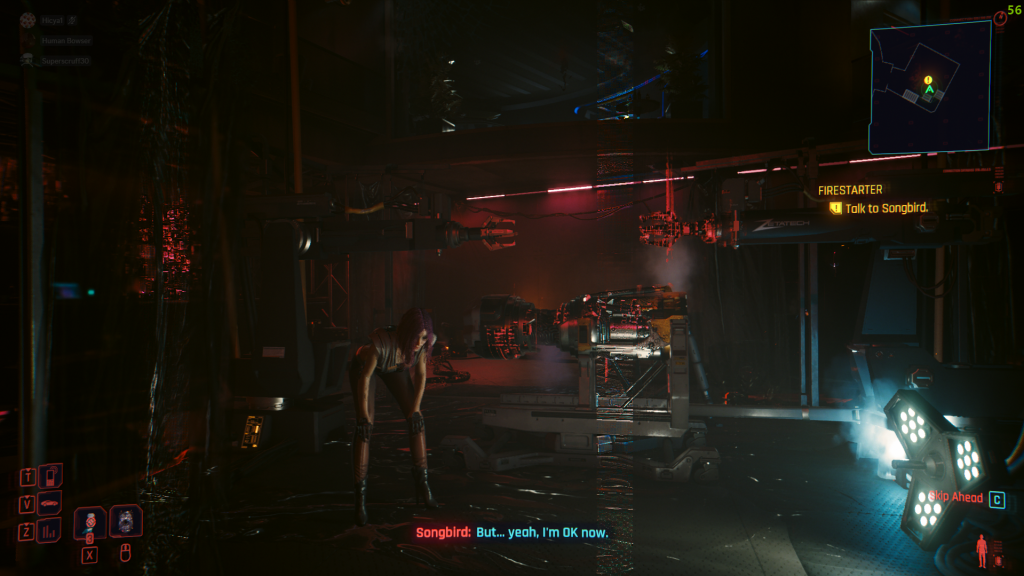Open the phone icon
The image size is (1024, 576).
coord(51,475)
